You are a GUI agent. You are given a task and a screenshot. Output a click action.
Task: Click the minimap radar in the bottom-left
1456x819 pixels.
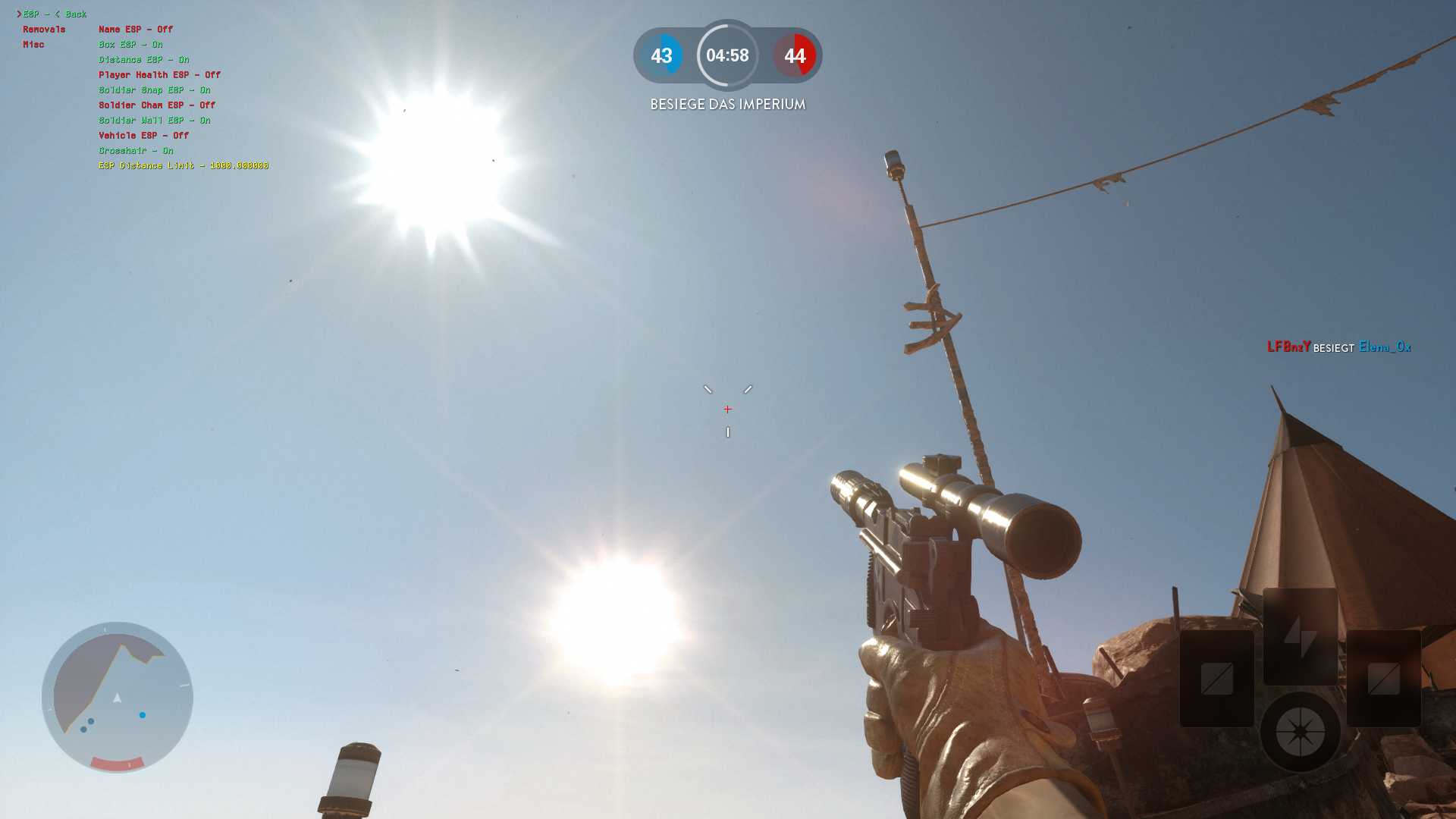tap(118, 698)
